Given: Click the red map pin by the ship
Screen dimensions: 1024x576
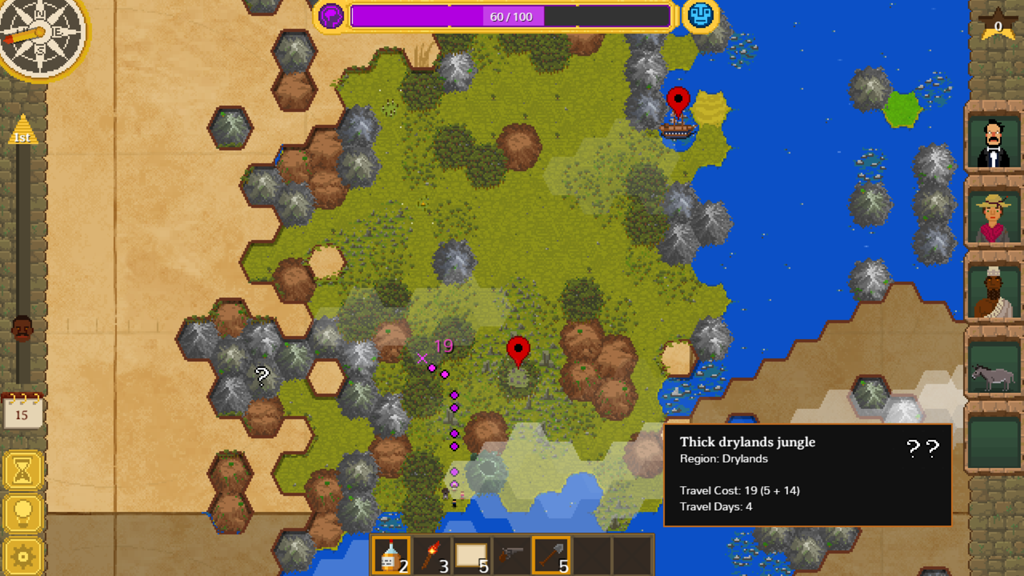Looking at the screenshot, I should [678, 101].
